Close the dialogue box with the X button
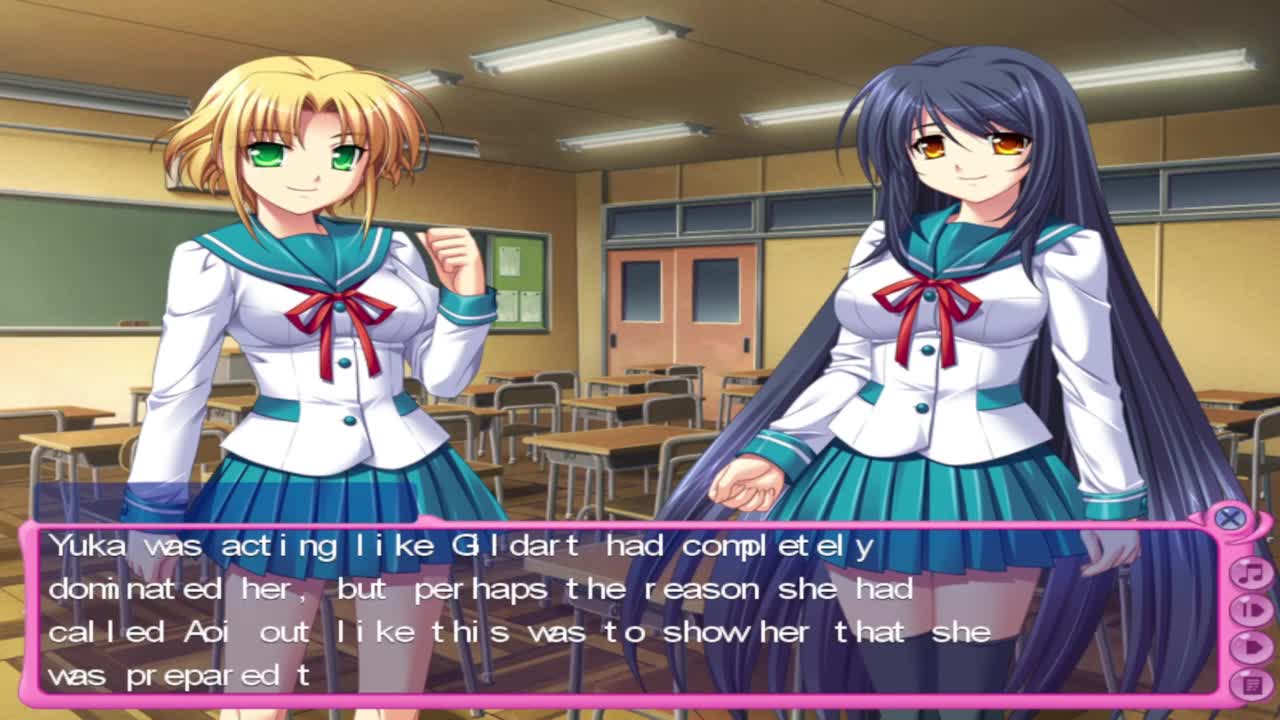The image size is (1280, 720). pos(1230,517)
